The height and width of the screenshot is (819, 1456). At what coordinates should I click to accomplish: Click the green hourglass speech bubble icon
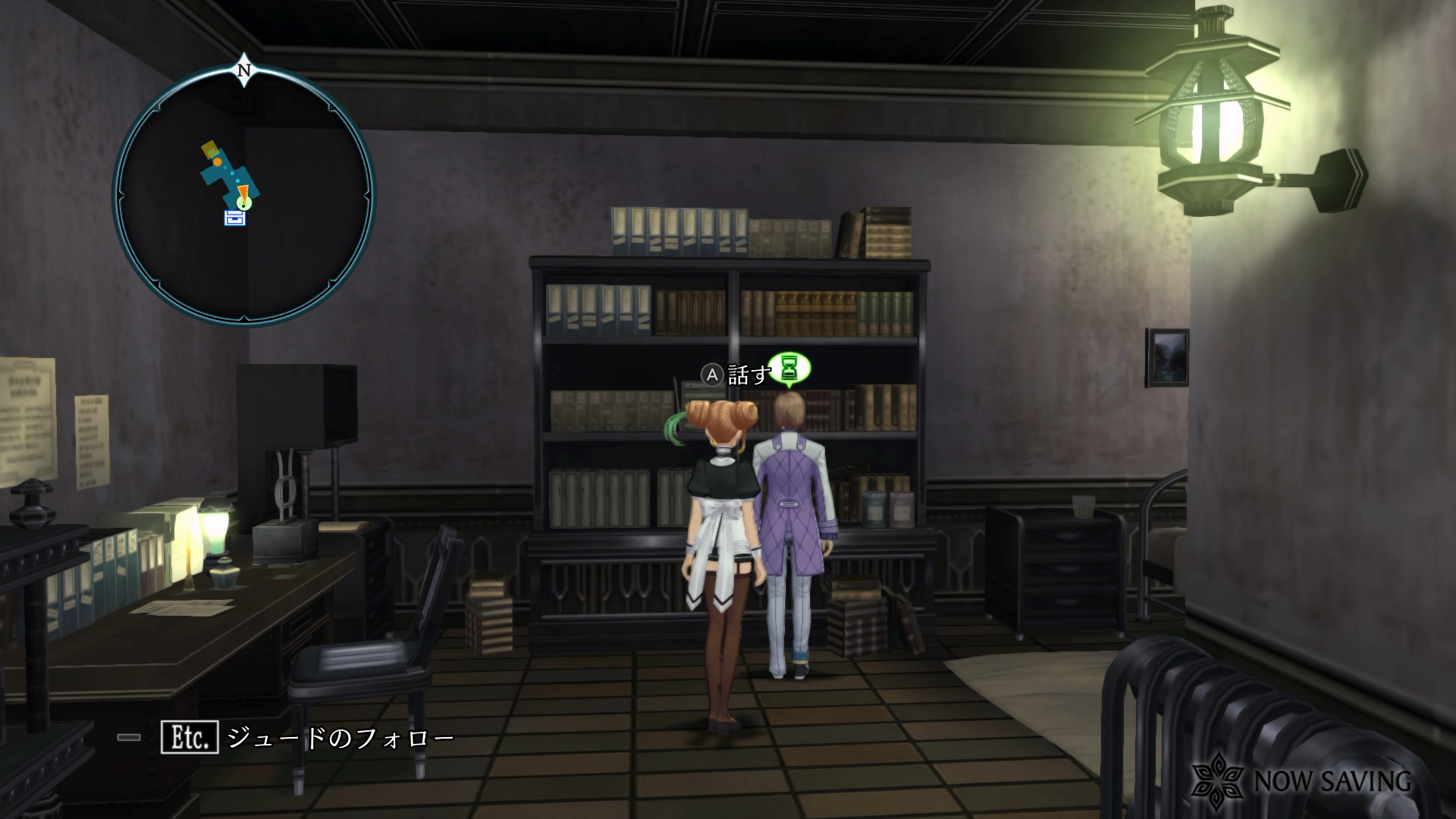[789, 368]
